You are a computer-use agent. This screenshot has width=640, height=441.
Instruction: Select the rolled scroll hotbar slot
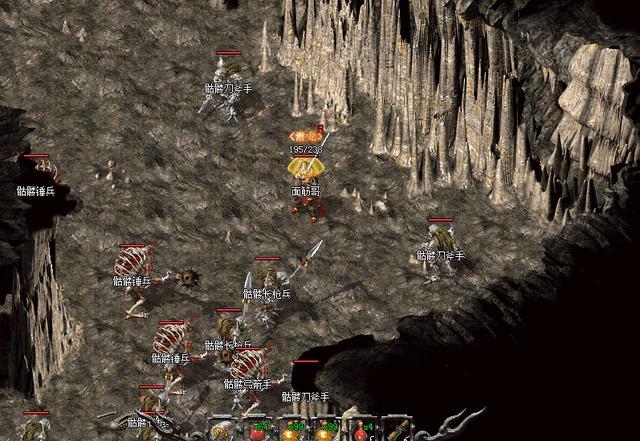coord(221,431)
